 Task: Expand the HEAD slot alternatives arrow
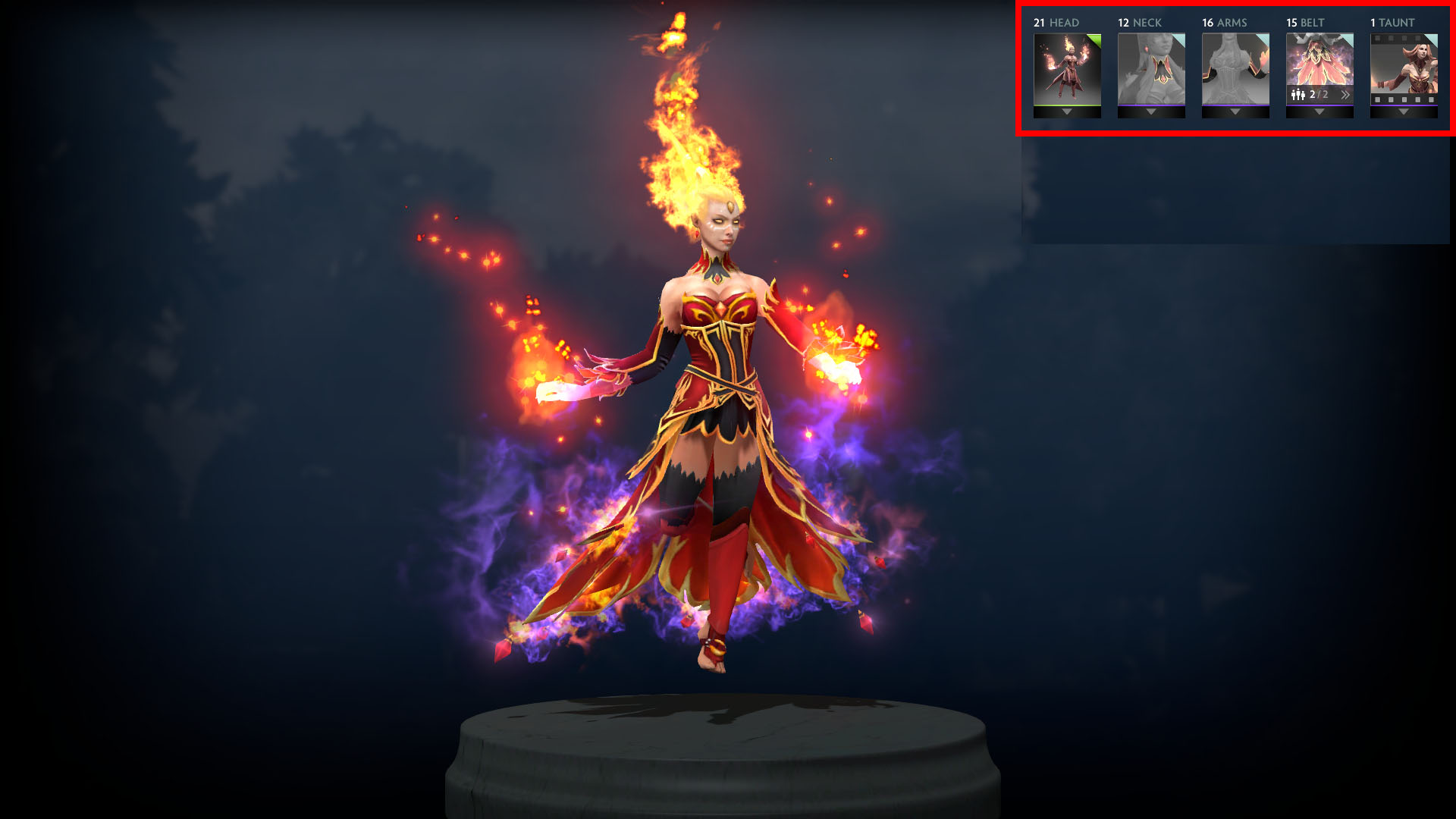(1065, 111)
